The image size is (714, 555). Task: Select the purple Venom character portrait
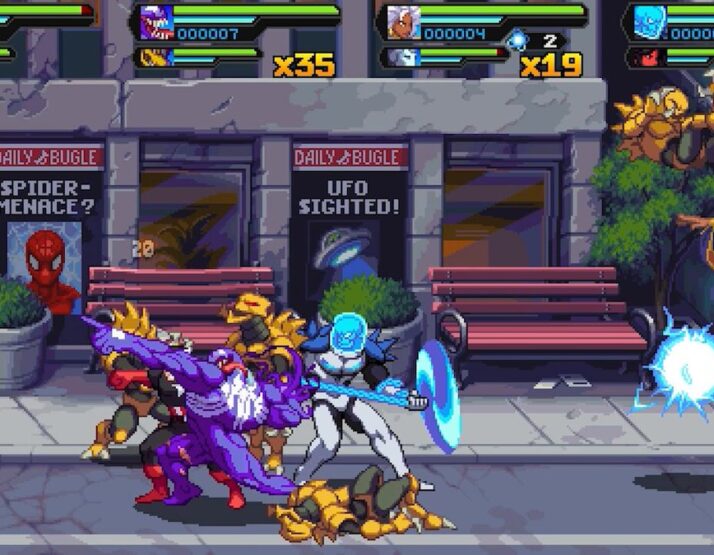coord(156,22)
